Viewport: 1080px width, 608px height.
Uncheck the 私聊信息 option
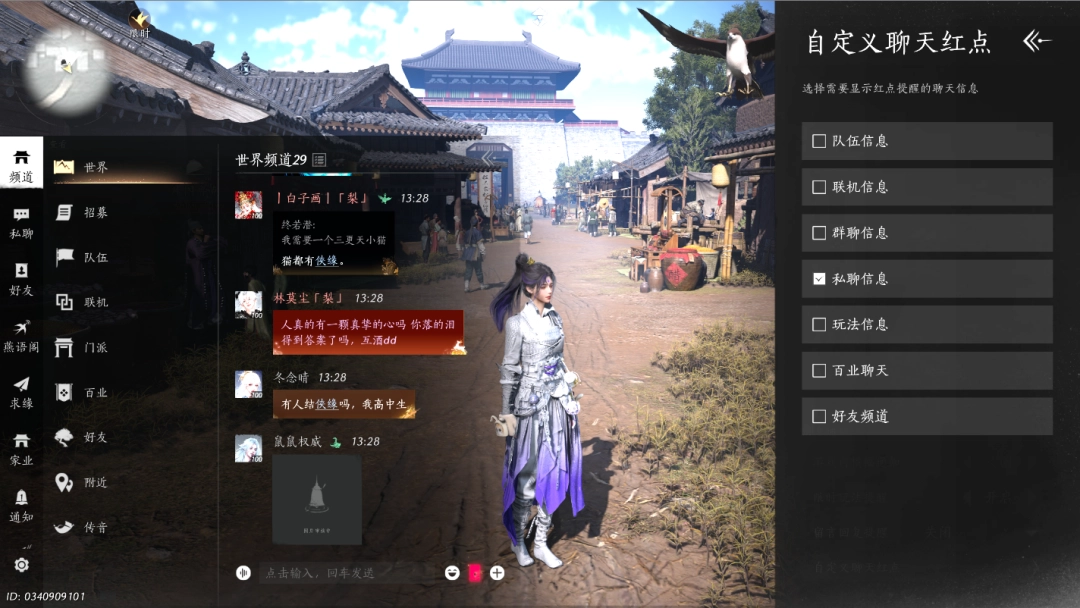tap(819, 279)
